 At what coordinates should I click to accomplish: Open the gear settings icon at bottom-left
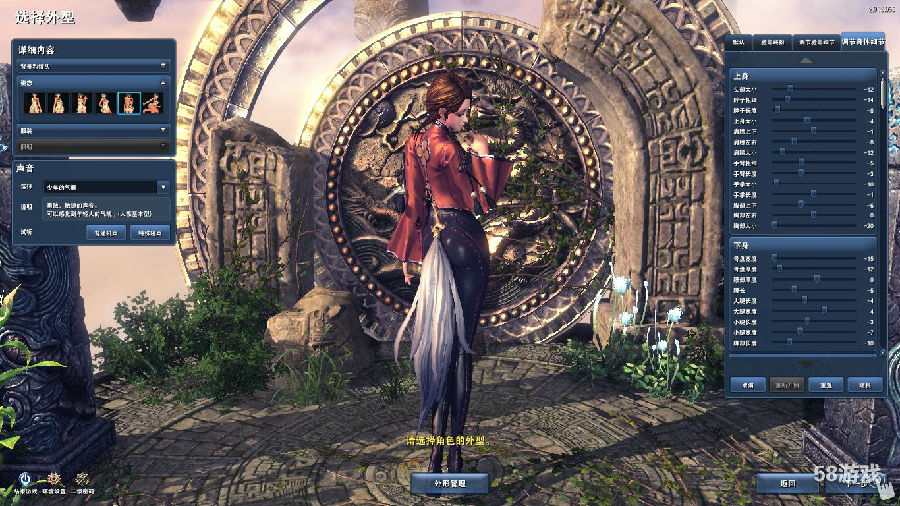54,478
